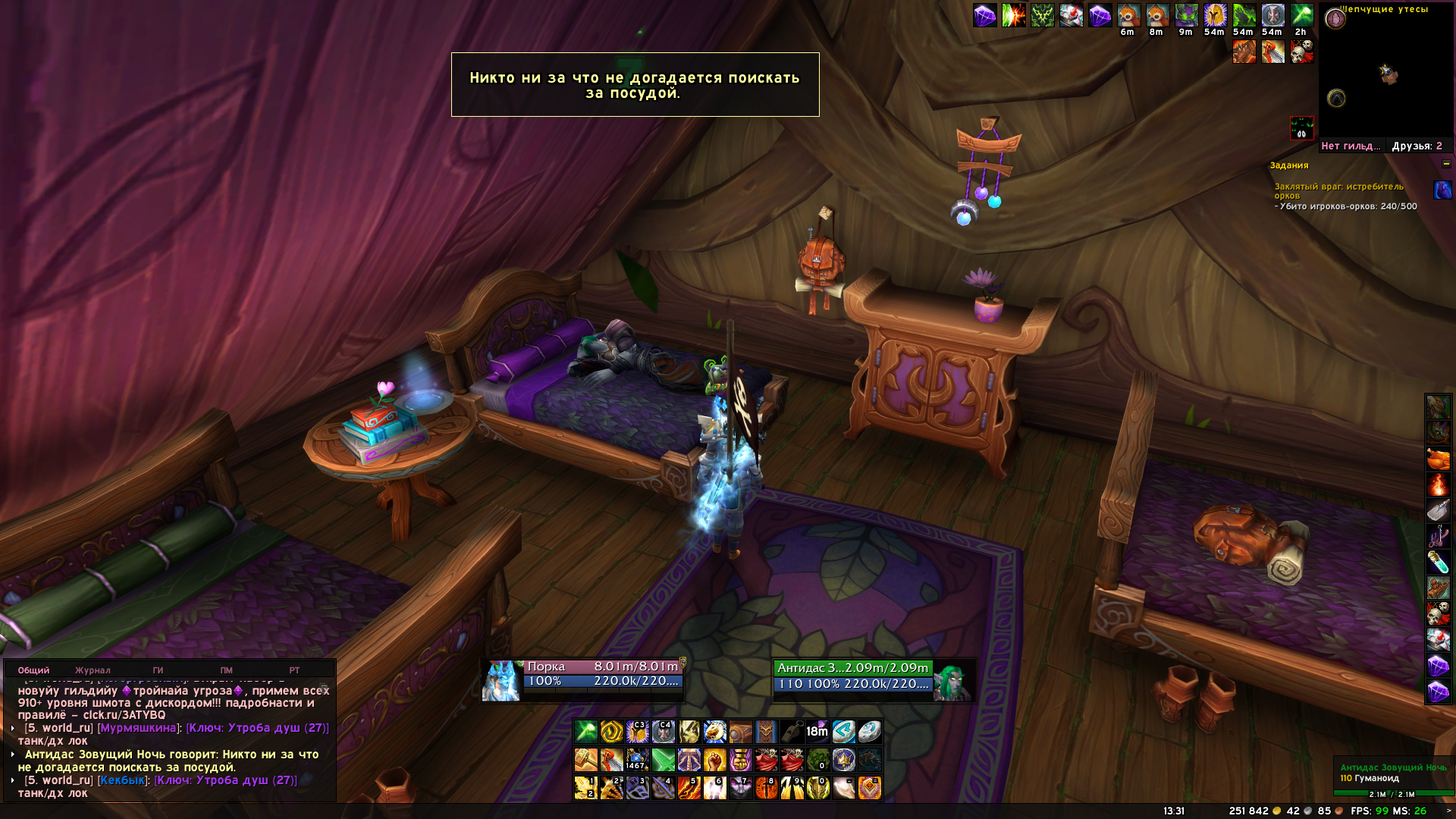Image resolution: width=1456 pixels, height=819 pixels.
Task: Use the blue crown medallion ability
Action: 843,760
